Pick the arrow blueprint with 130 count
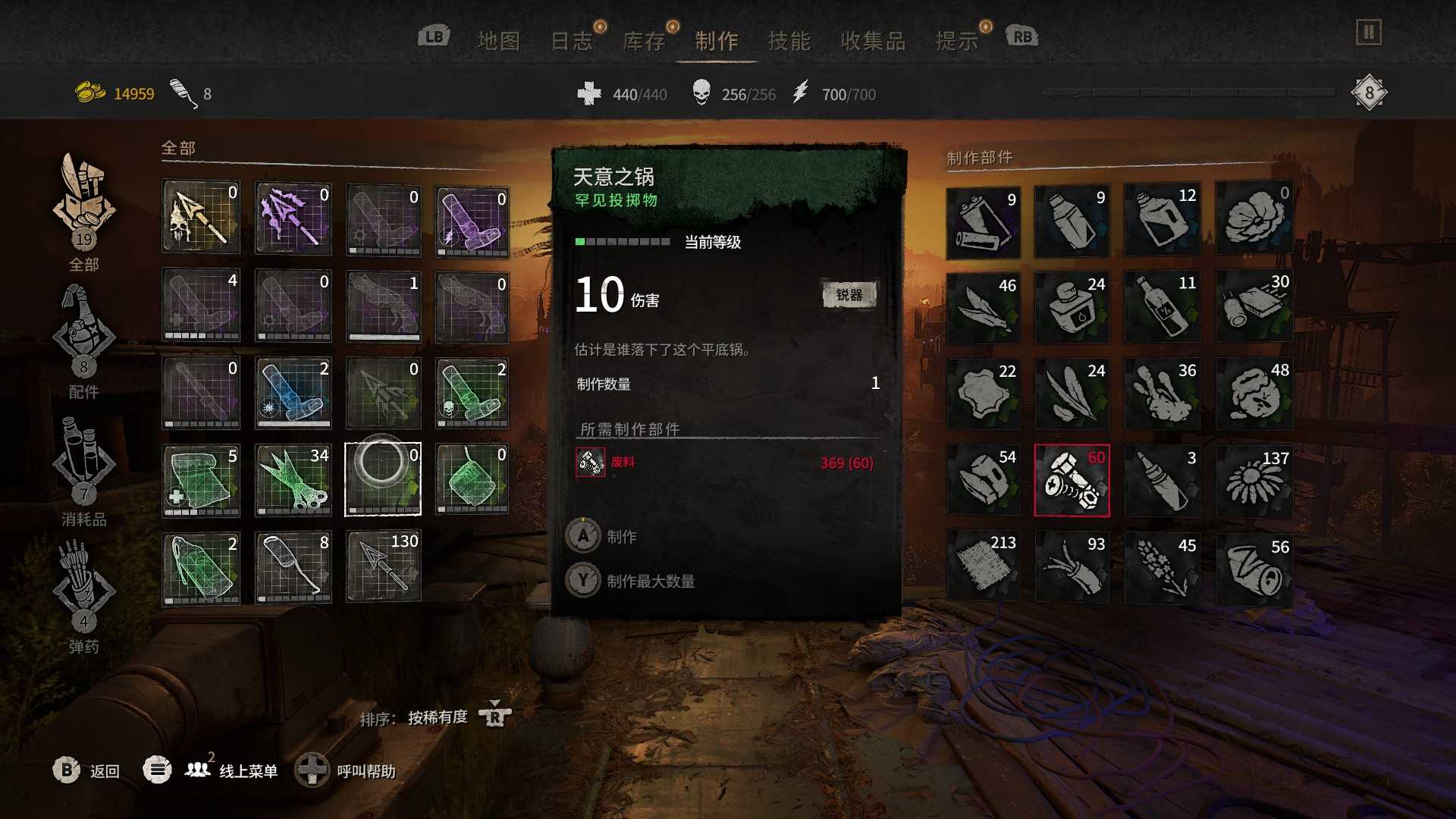 tap(384, 566)
